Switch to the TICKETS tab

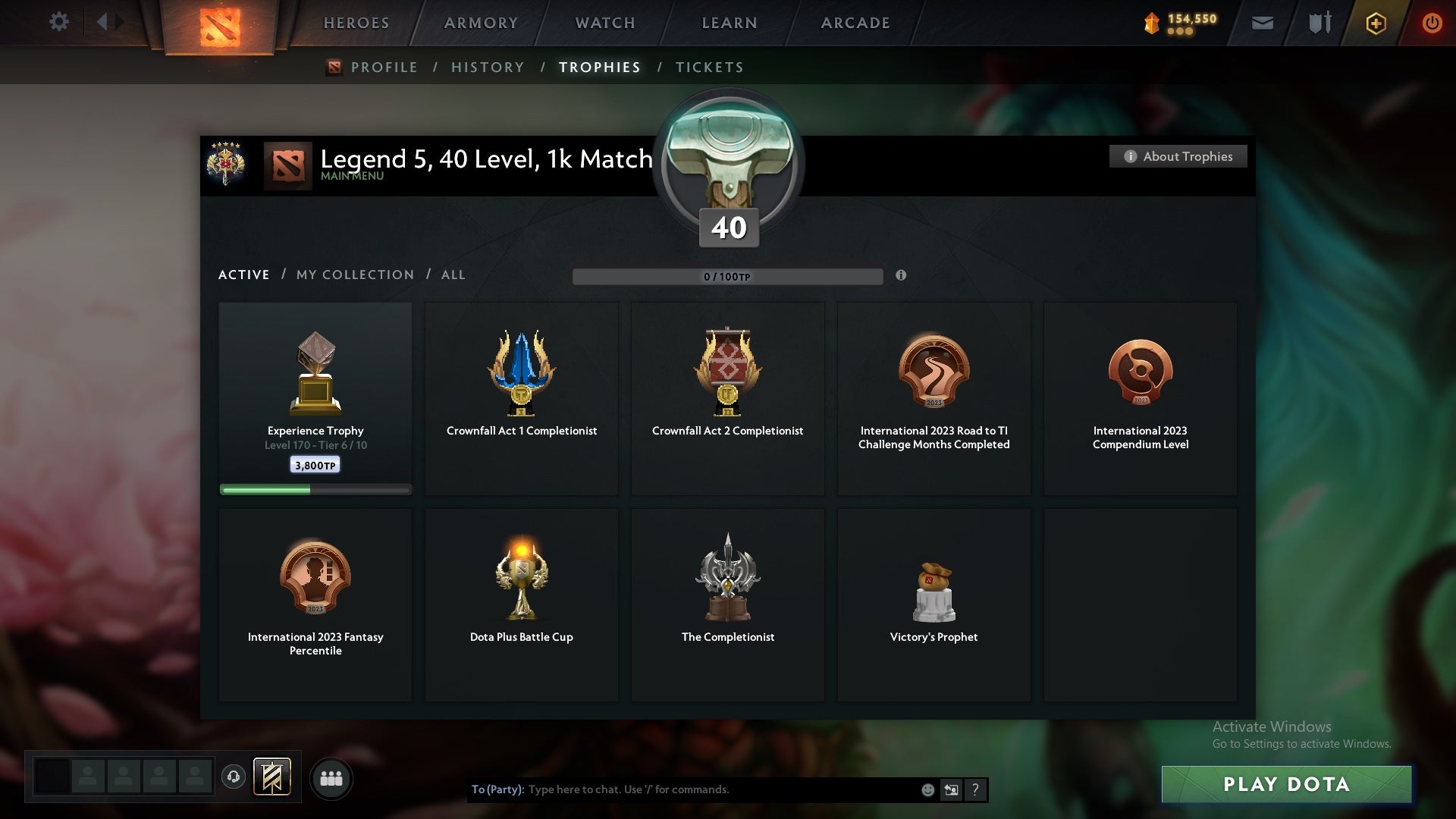click(x=709, y=67)
